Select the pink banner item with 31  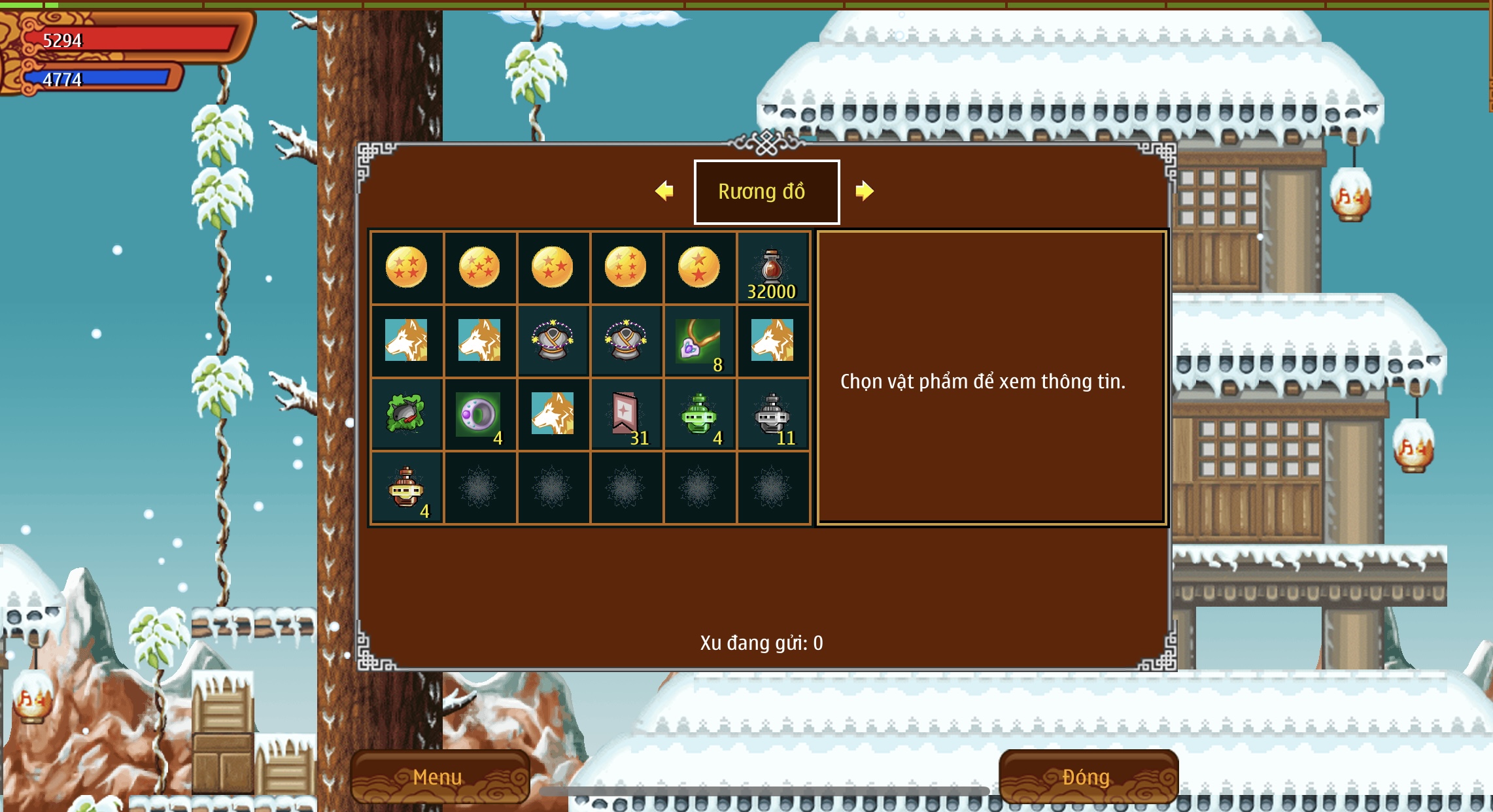[x=626, y=414]
